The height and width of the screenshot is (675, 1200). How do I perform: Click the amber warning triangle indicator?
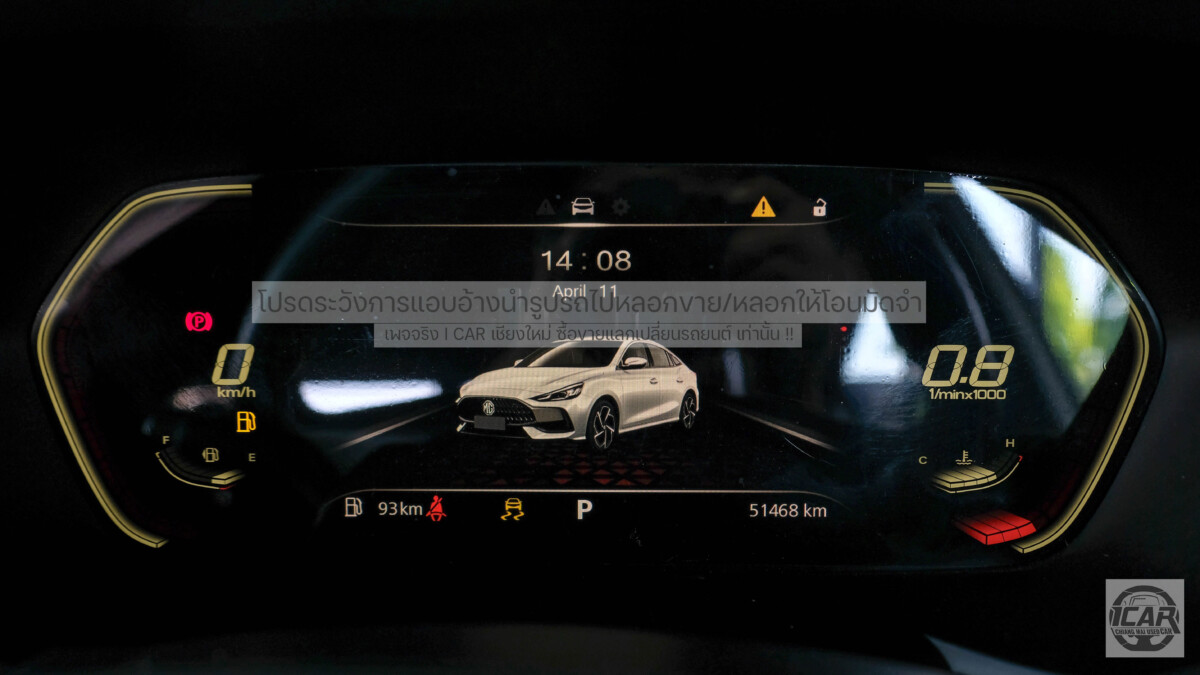coord(763,207)
